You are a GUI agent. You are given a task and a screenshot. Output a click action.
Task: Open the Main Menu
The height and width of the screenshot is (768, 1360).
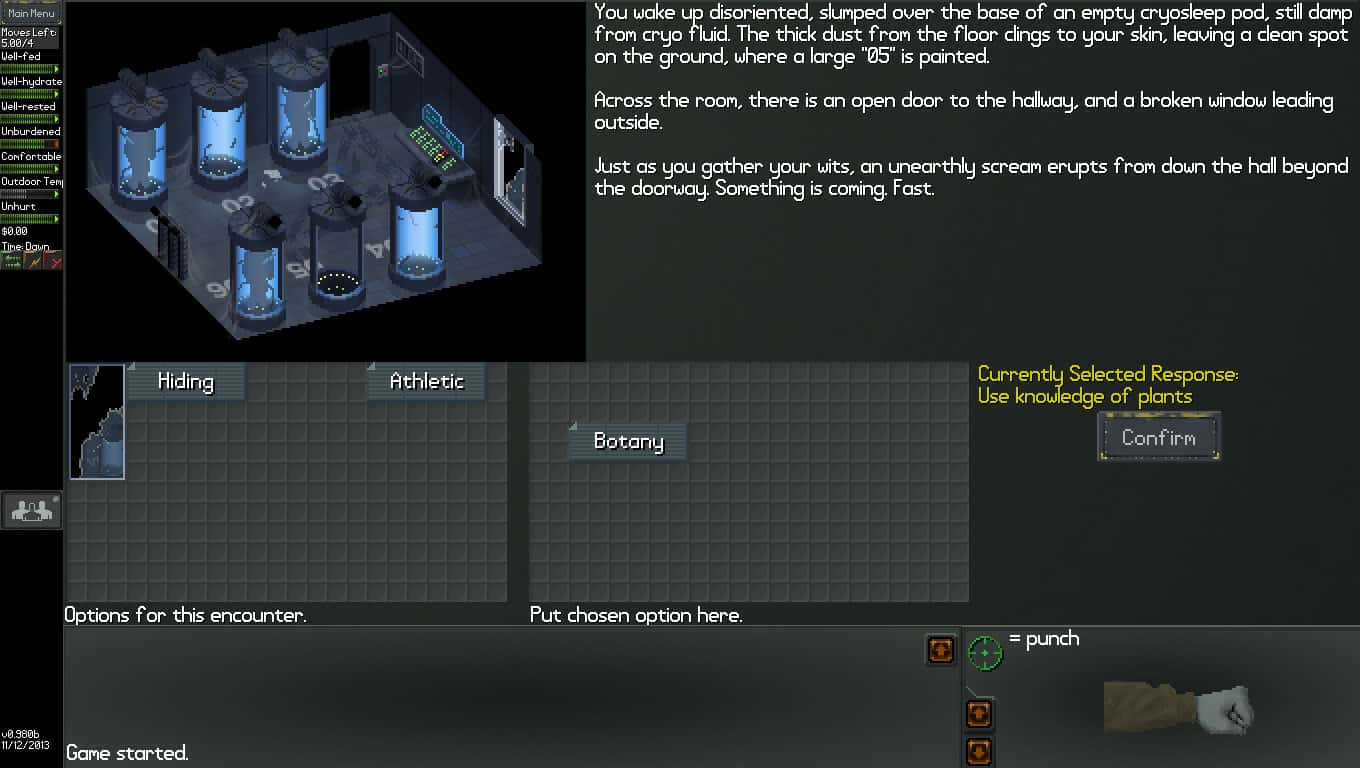31,13
